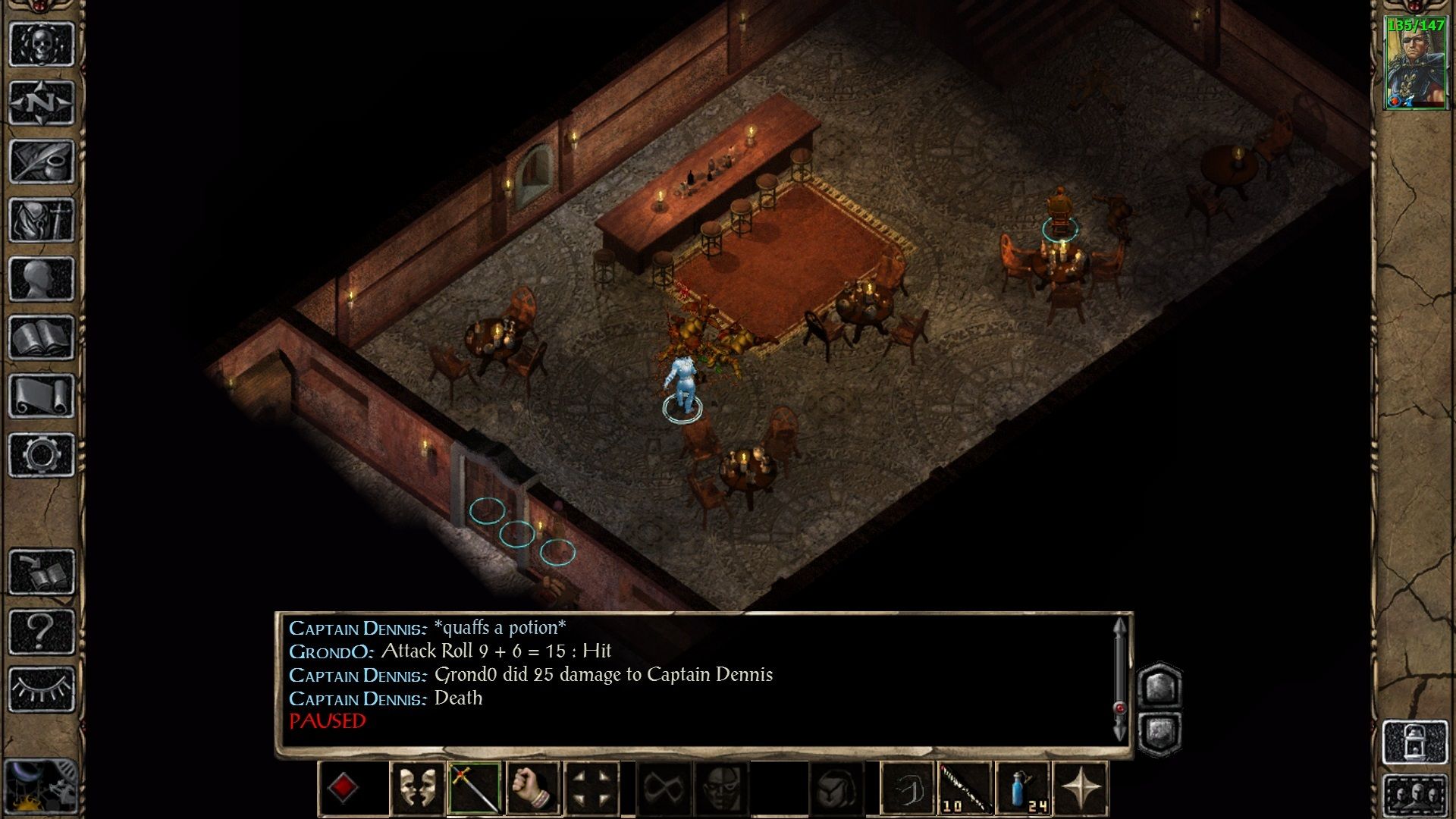This screenshot has height=819, width=1456.
Task: Show the character record via the head silhouette
Action: (x=42, y=278)
